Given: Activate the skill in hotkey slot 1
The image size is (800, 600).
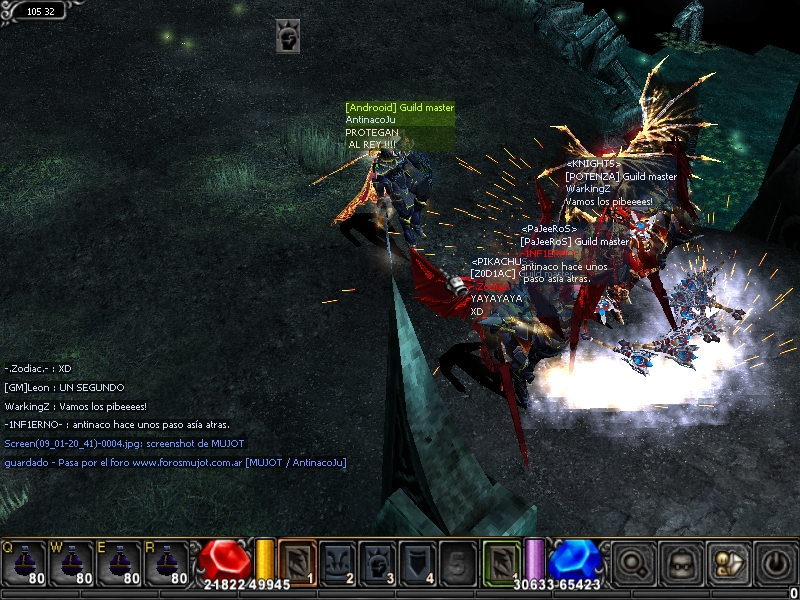Looking at the screenshot, I should 297,563.
